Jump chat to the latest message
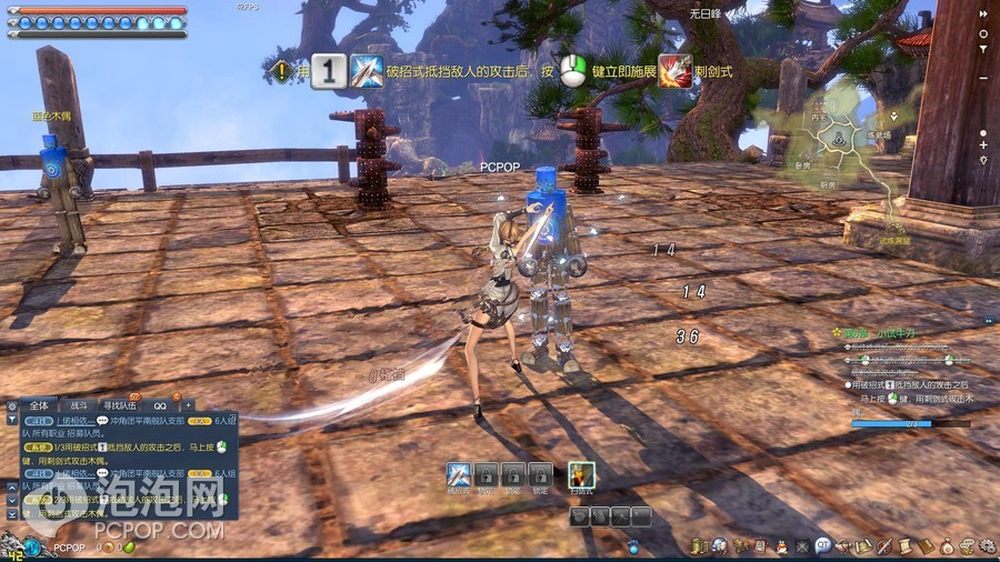 (11, 513)
